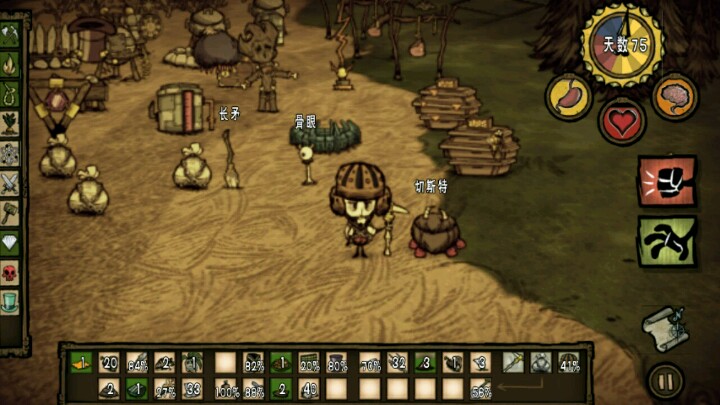
Task: Open the map scroll
Action: click(x=663, y=328)
